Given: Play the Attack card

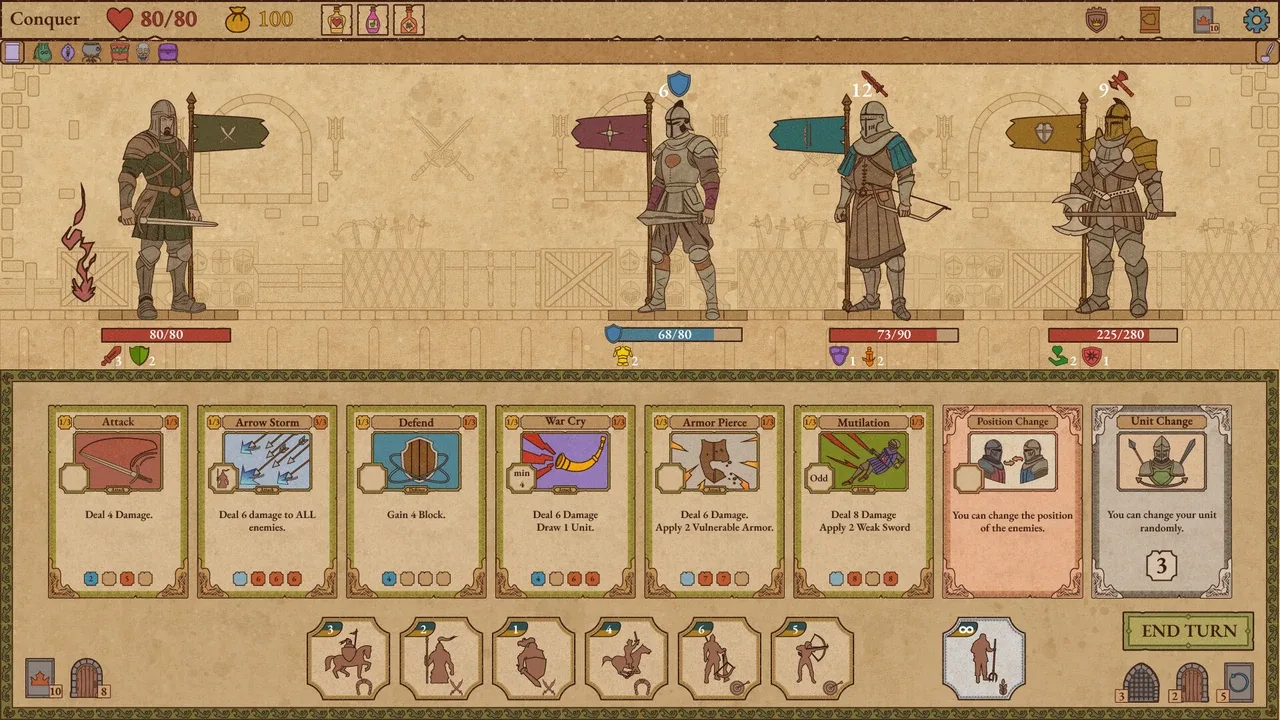Looking at the screenshot, I should [118, 501].
